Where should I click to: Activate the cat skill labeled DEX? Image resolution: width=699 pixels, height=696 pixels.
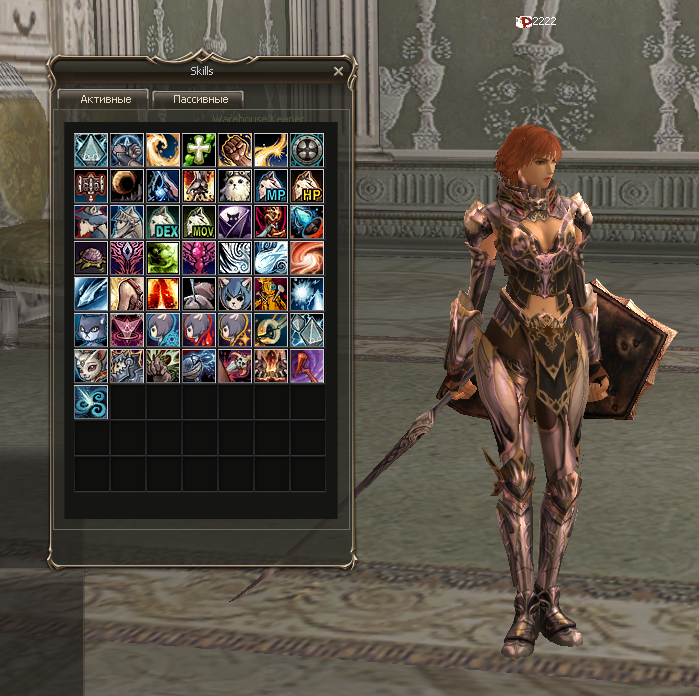point(163,221)
